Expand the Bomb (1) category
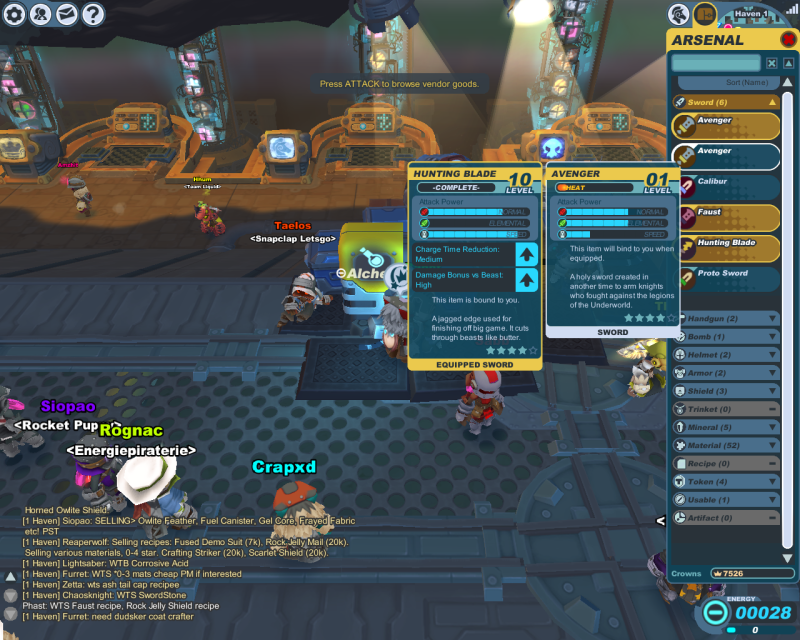This screenshot has width=800, height=640. (725, 337)
